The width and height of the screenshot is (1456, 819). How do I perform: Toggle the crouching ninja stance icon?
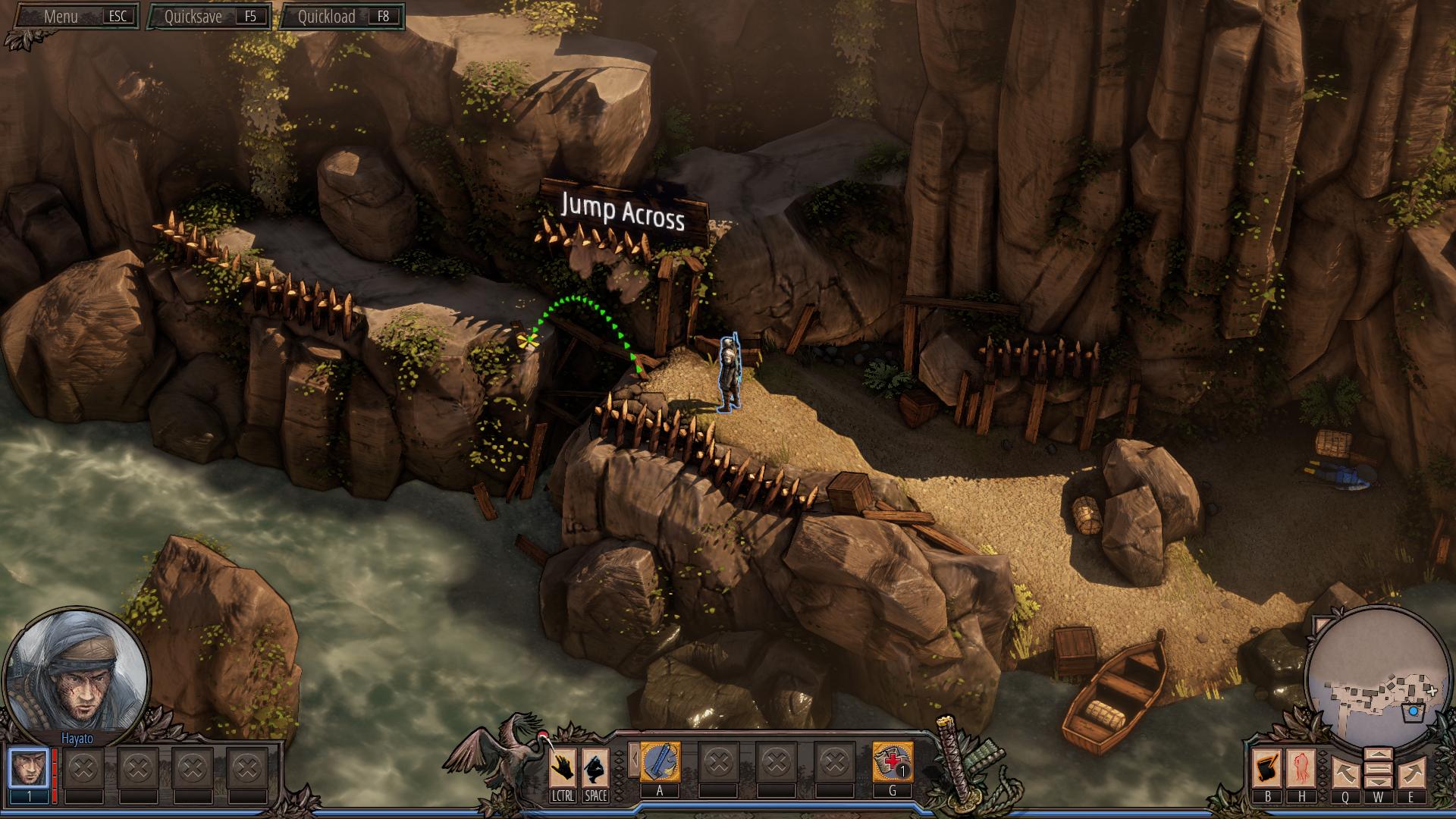(595, 767)
